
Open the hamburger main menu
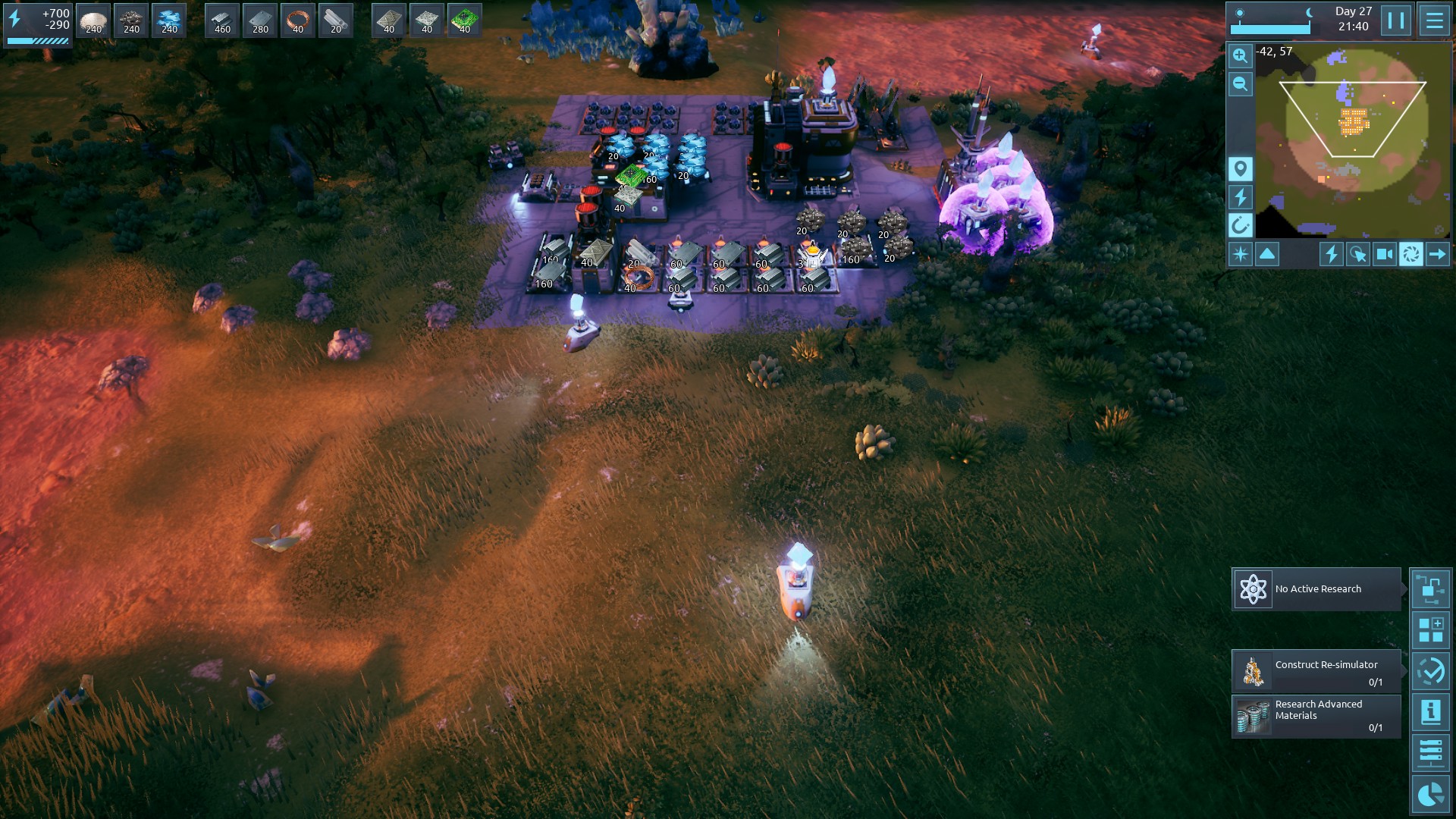click(x=1434, y=20)
